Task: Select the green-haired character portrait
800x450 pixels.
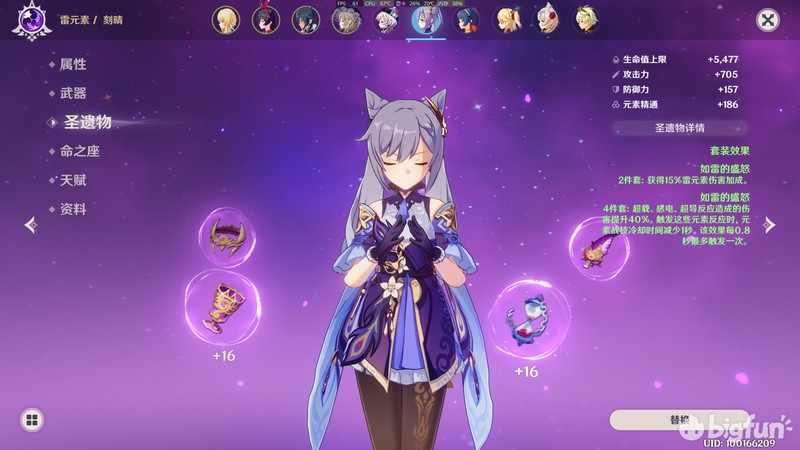Action: 586,20
